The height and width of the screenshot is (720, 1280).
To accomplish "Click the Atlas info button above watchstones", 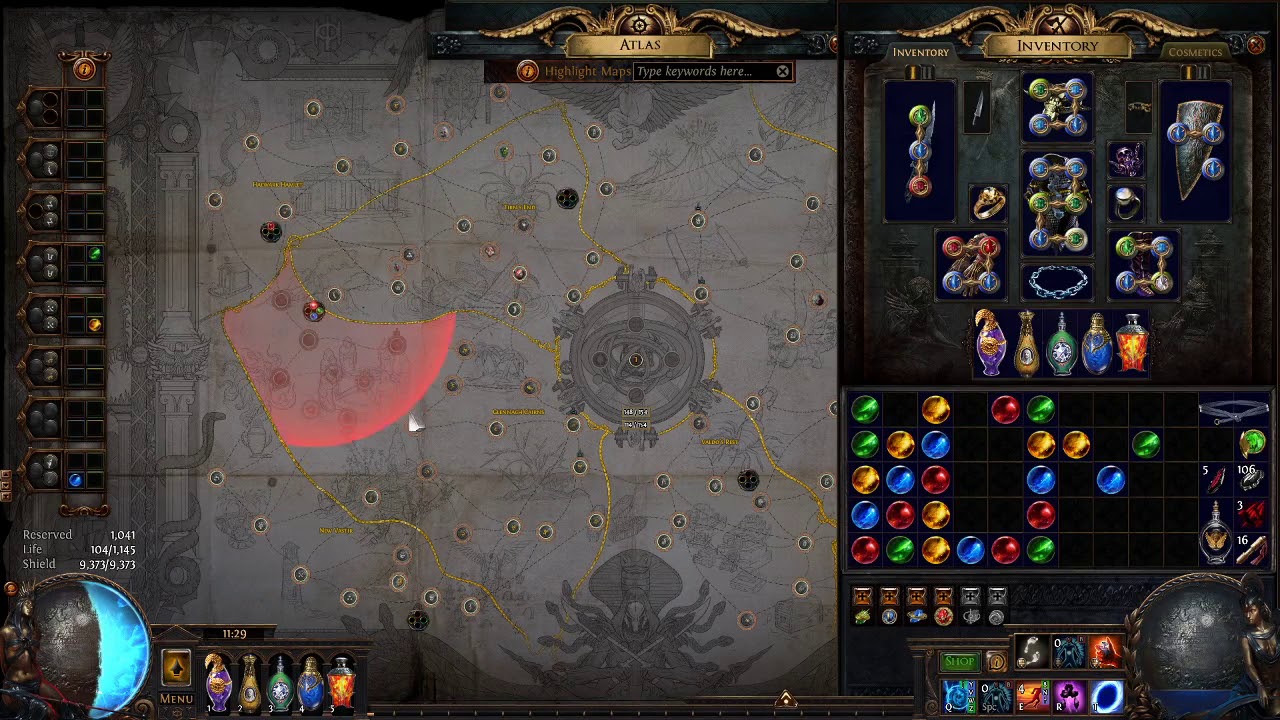I will [x=83, y=69].
